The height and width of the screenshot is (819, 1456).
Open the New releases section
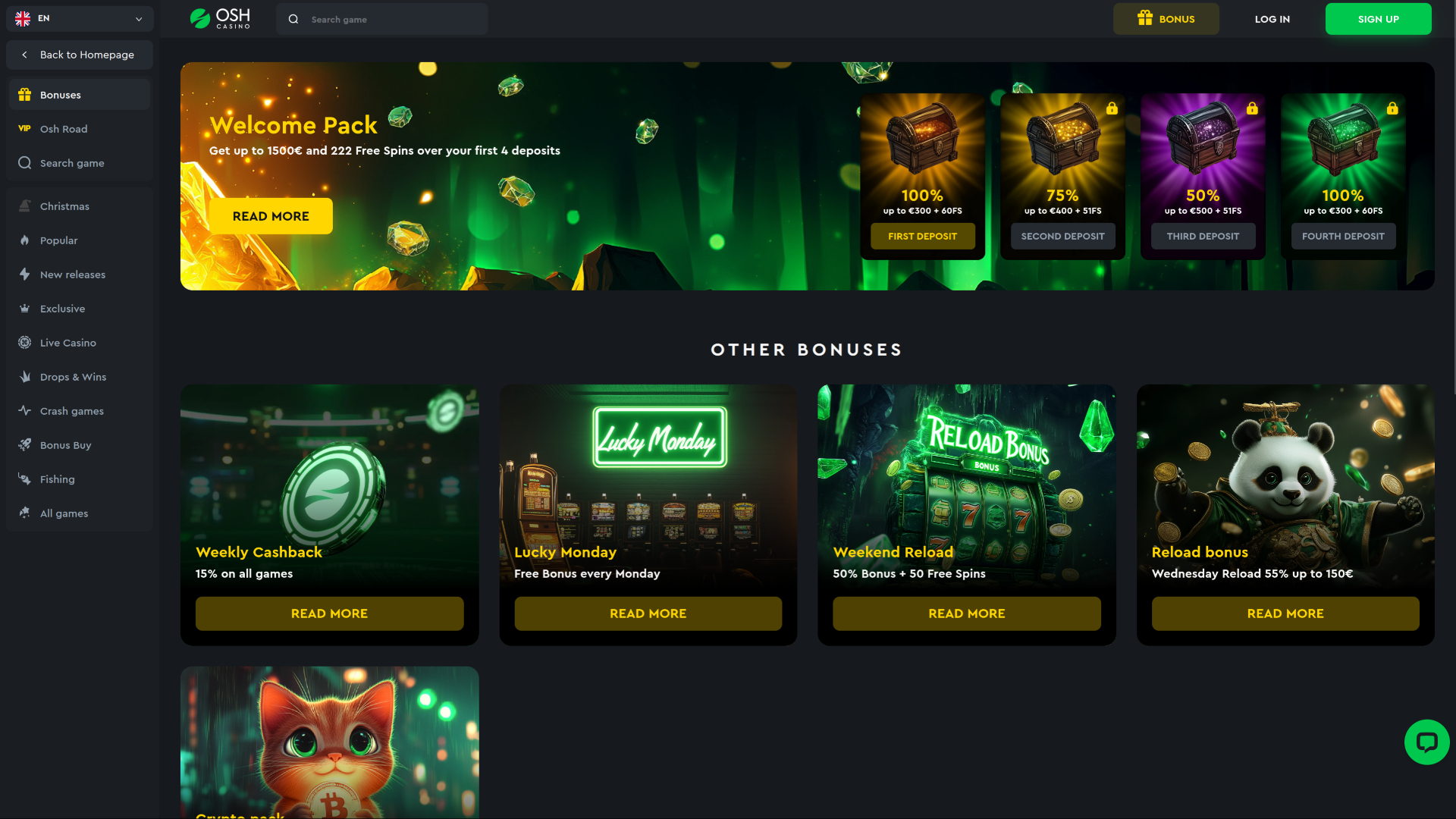coord(73,274)
